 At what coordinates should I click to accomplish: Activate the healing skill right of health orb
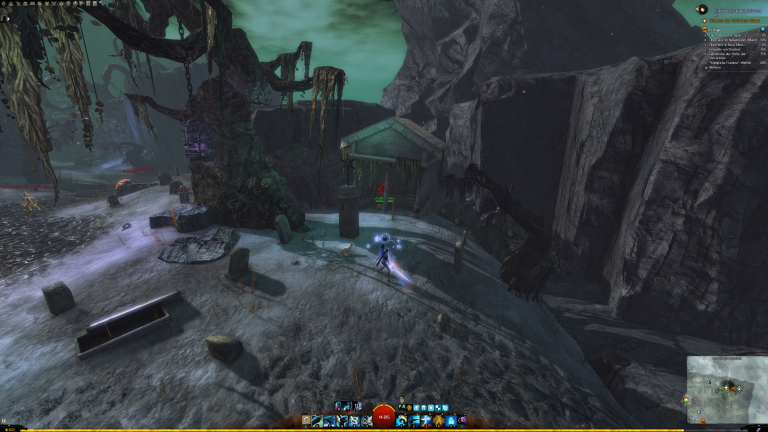click(402, 420)
